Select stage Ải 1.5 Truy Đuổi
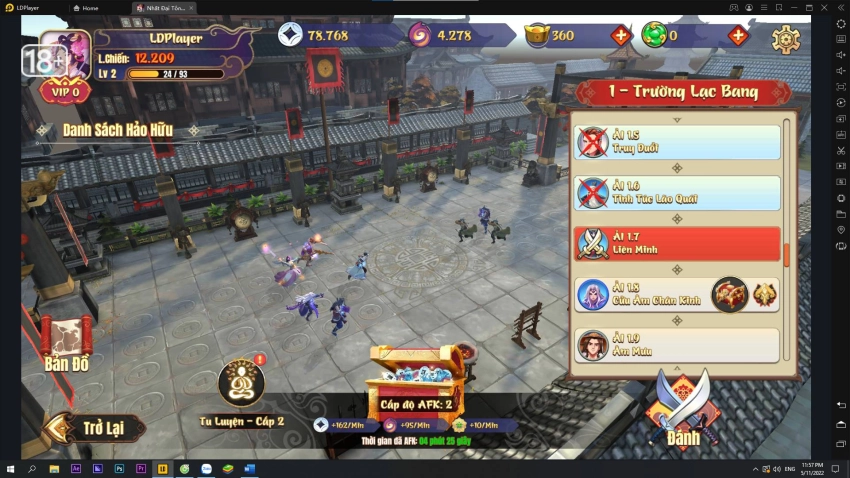Viewport: 850px width, 478px height. [677, 142]
